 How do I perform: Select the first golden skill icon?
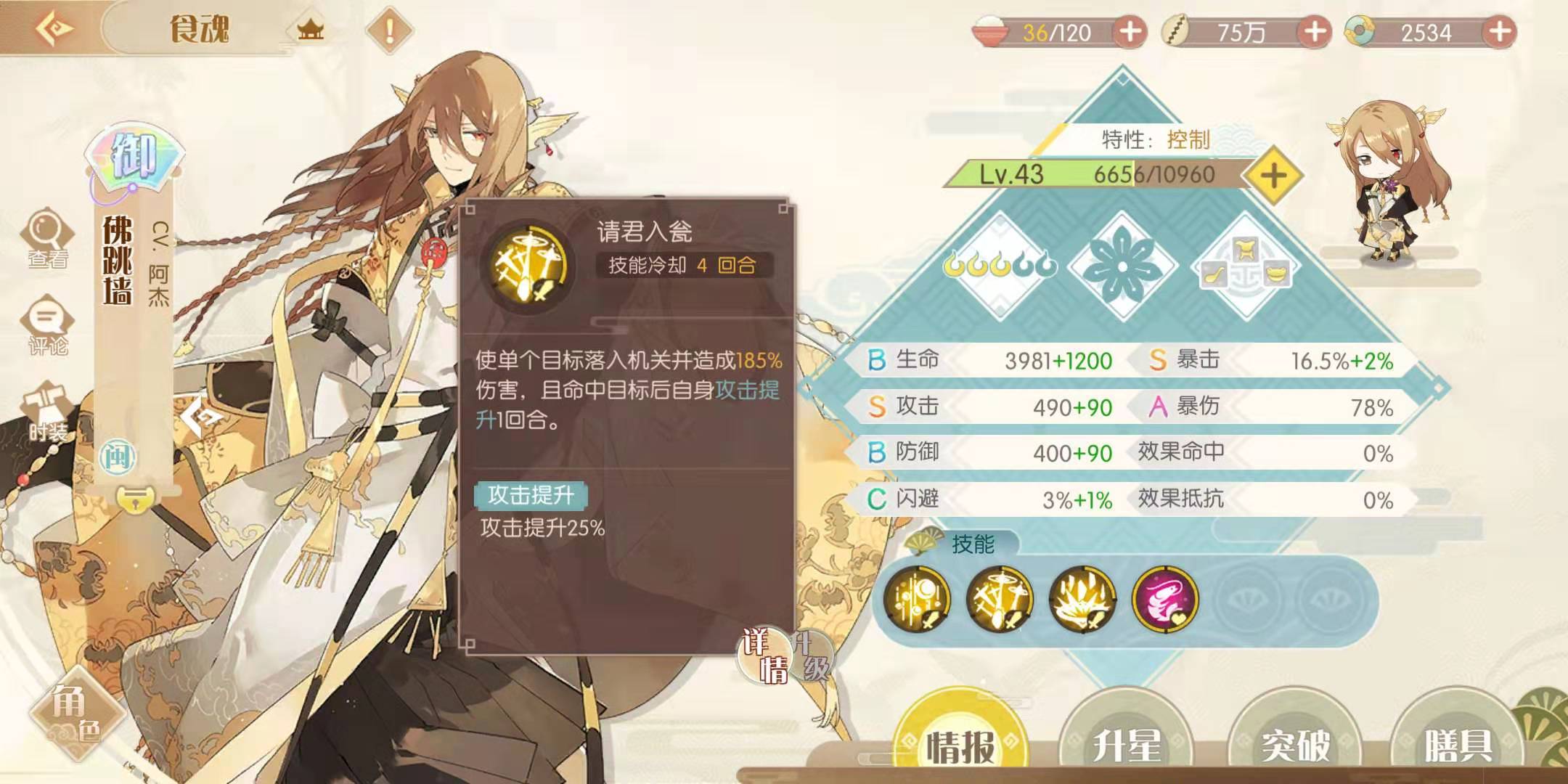[917, 599]
